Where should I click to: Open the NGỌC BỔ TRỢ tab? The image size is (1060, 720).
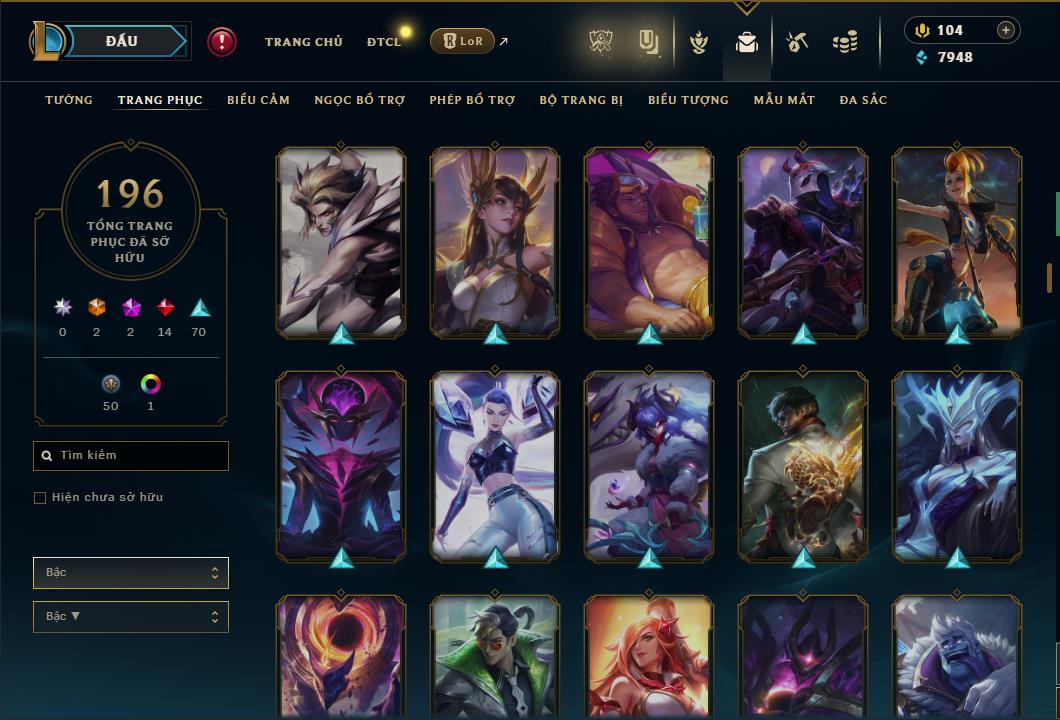(x=359, y=100)
